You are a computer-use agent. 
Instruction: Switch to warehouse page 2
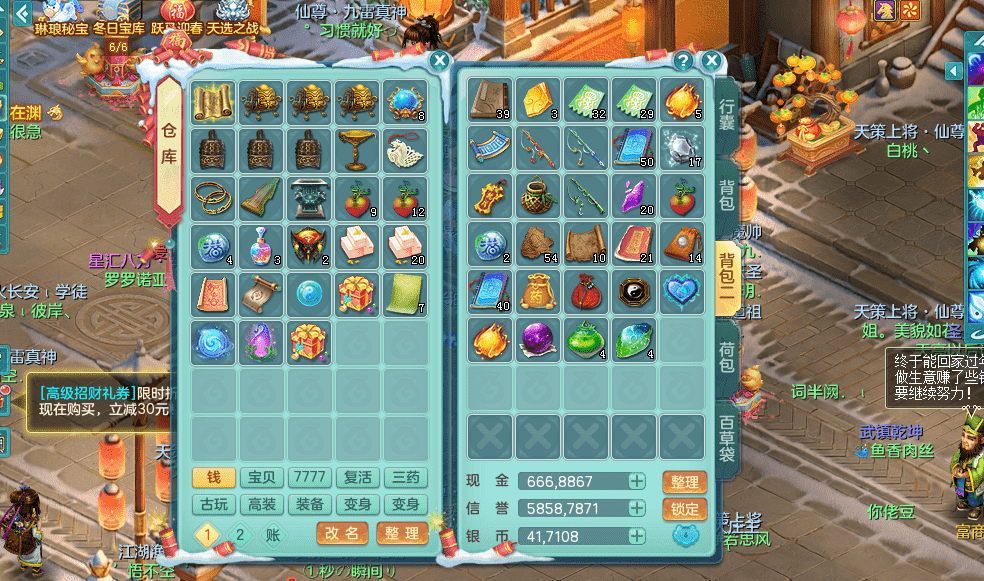240,534
